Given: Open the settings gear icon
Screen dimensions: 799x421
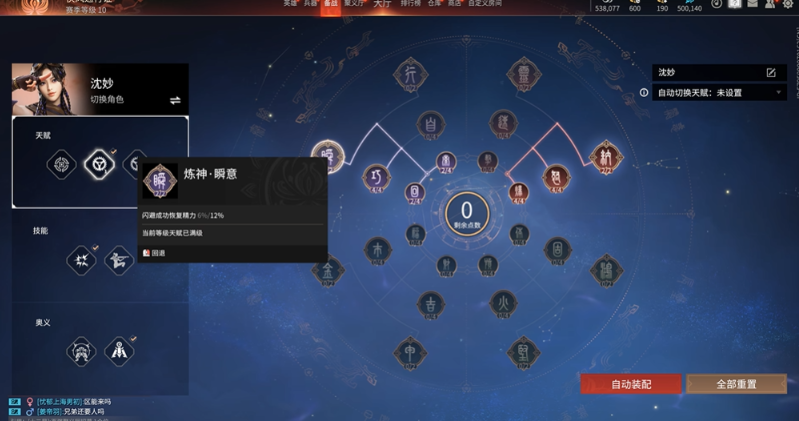Looking at the screenshot, I should [x=787, y=5].
